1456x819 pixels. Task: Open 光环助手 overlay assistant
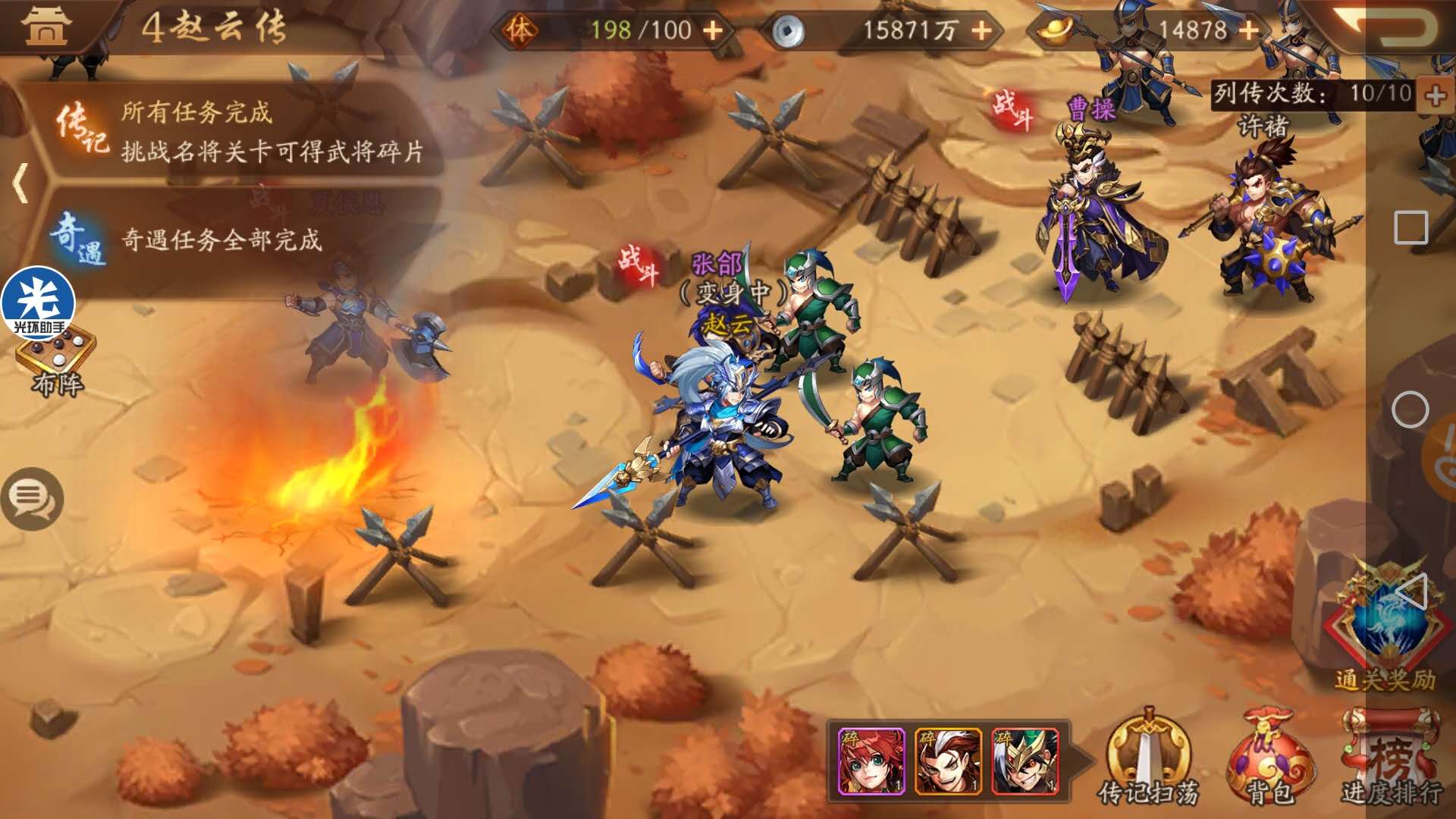tap(38, 302)
